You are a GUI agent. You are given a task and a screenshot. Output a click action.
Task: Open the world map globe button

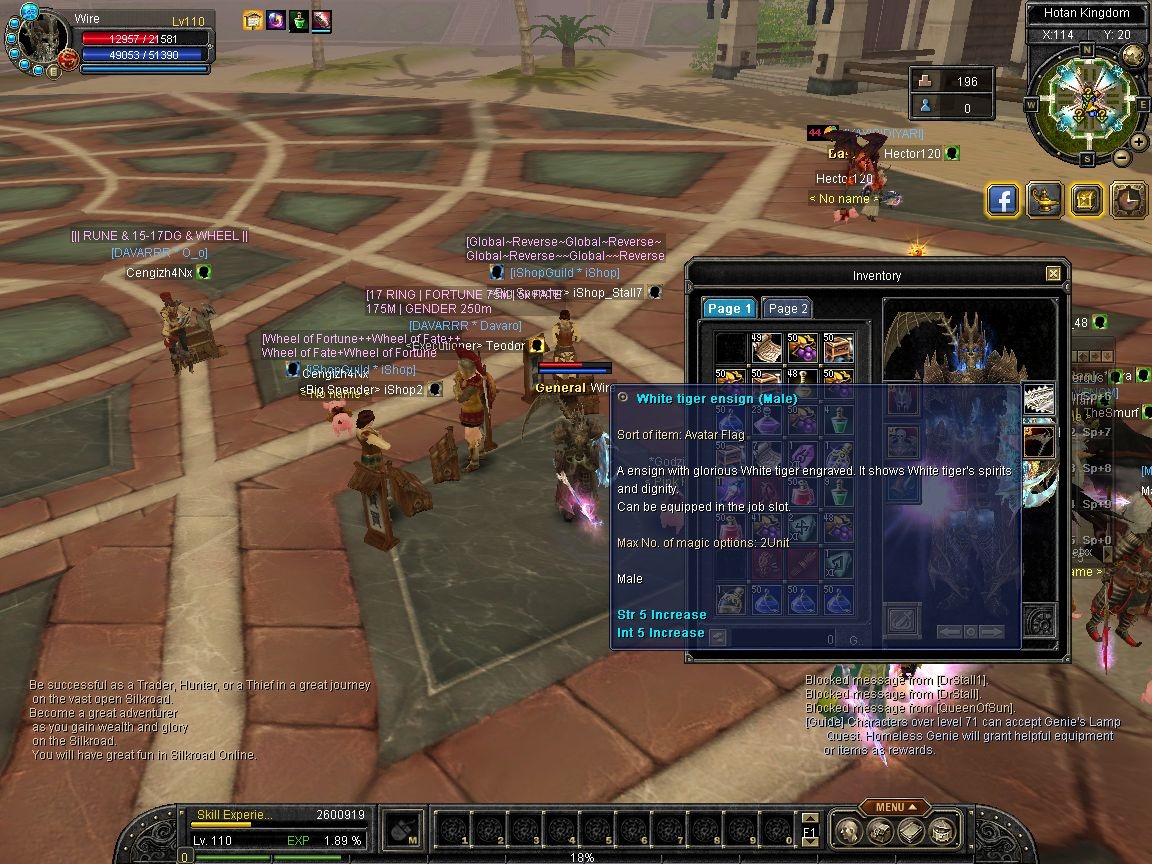click(1133, 56)
